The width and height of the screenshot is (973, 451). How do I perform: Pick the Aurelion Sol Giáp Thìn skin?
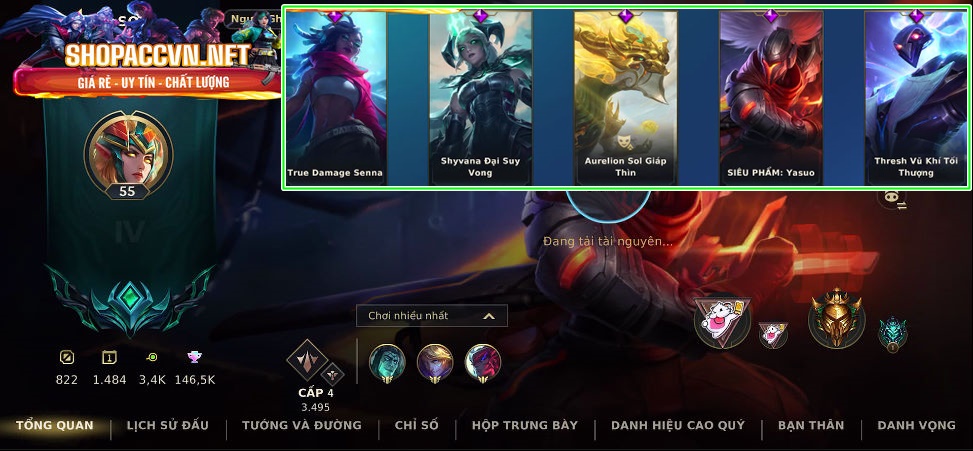[625, 98]
